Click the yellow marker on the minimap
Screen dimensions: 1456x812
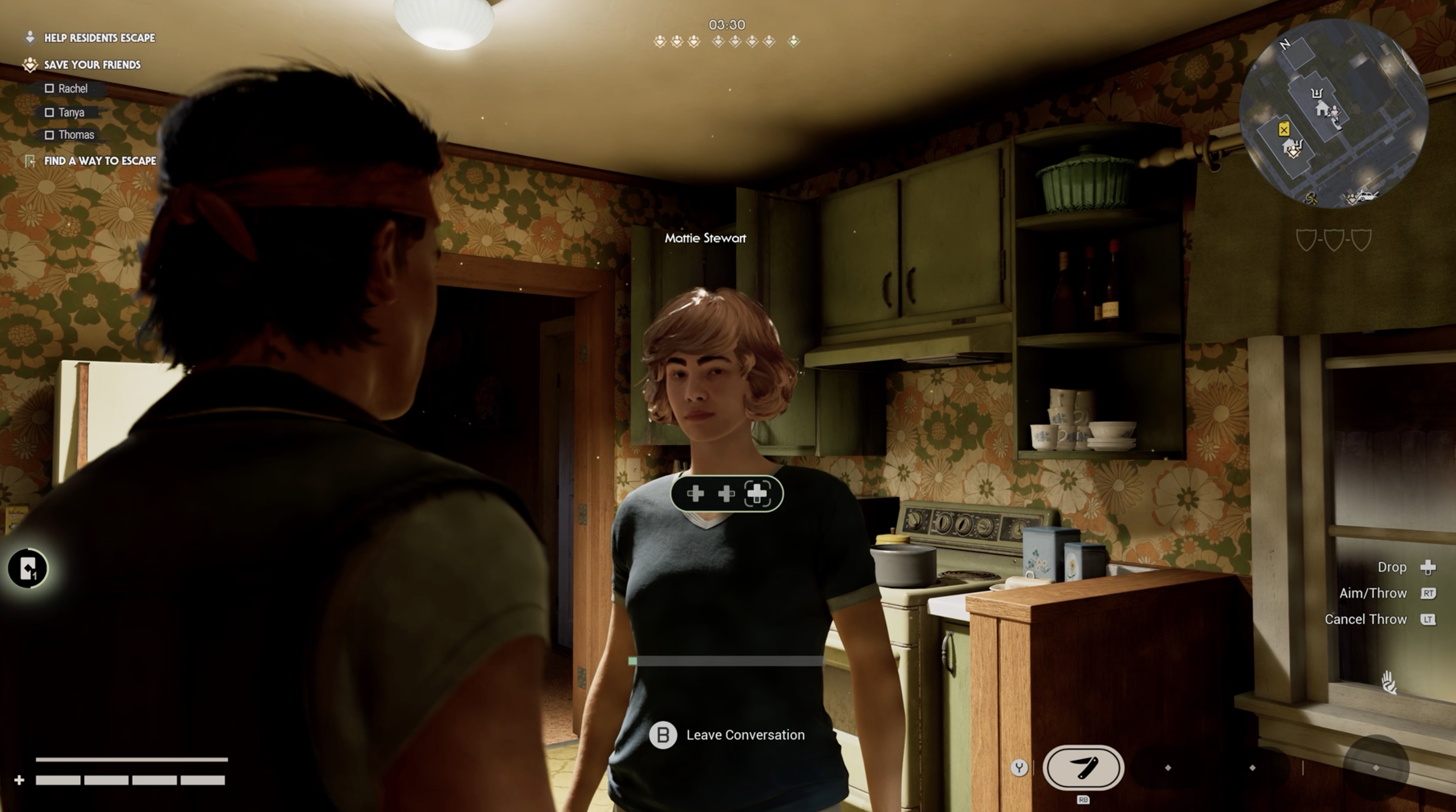point(1284,129)
